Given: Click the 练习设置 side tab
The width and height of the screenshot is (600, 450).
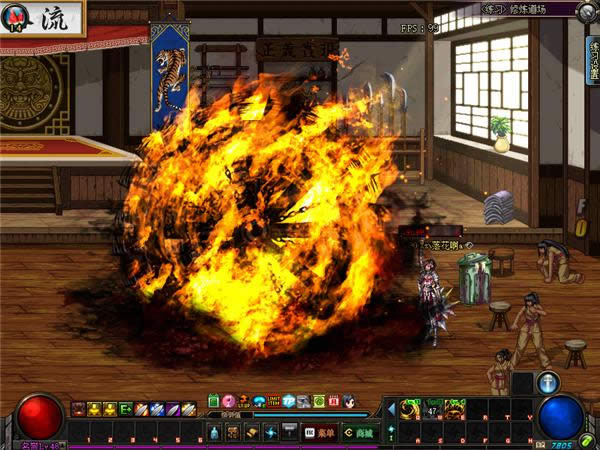Looking at the screenshot, I should pos(593,60).
